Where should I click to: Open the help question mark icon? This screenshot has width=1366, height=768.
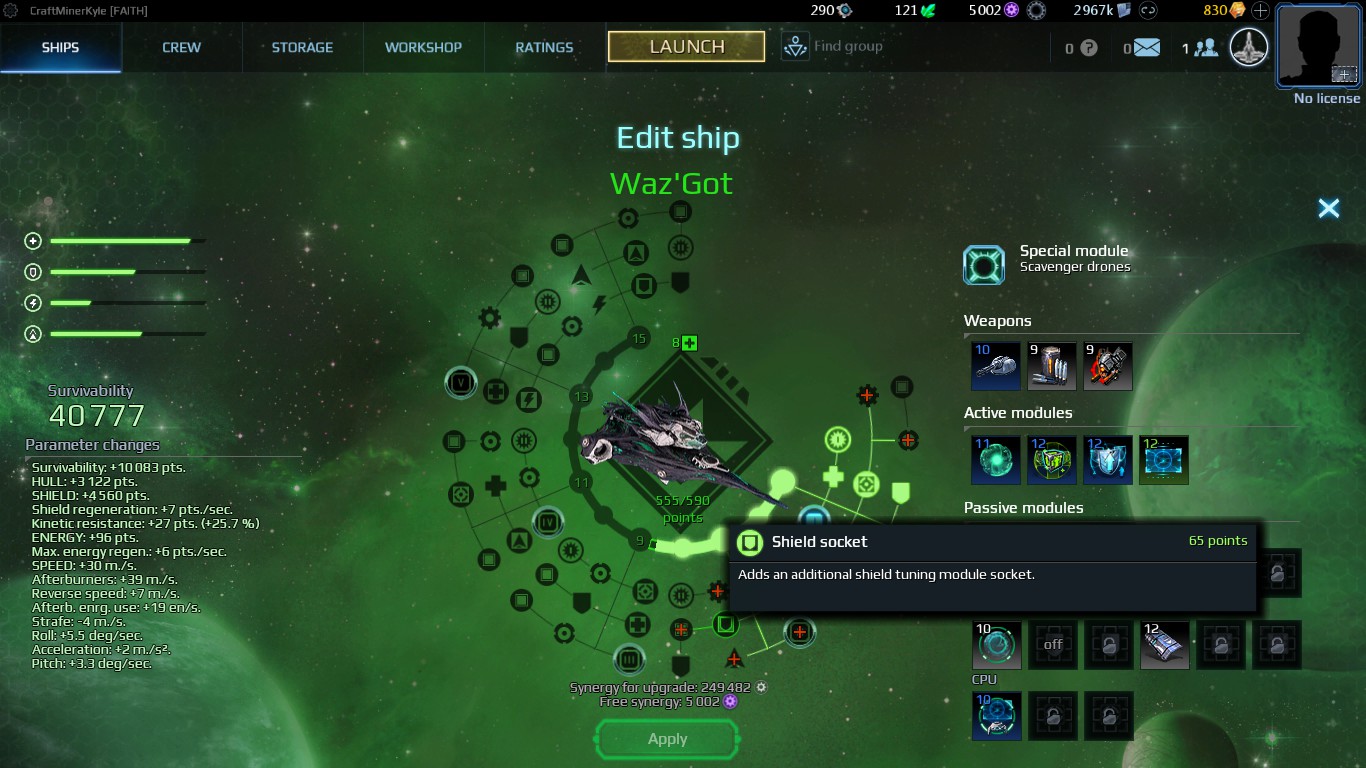[x=1089, y=47]
